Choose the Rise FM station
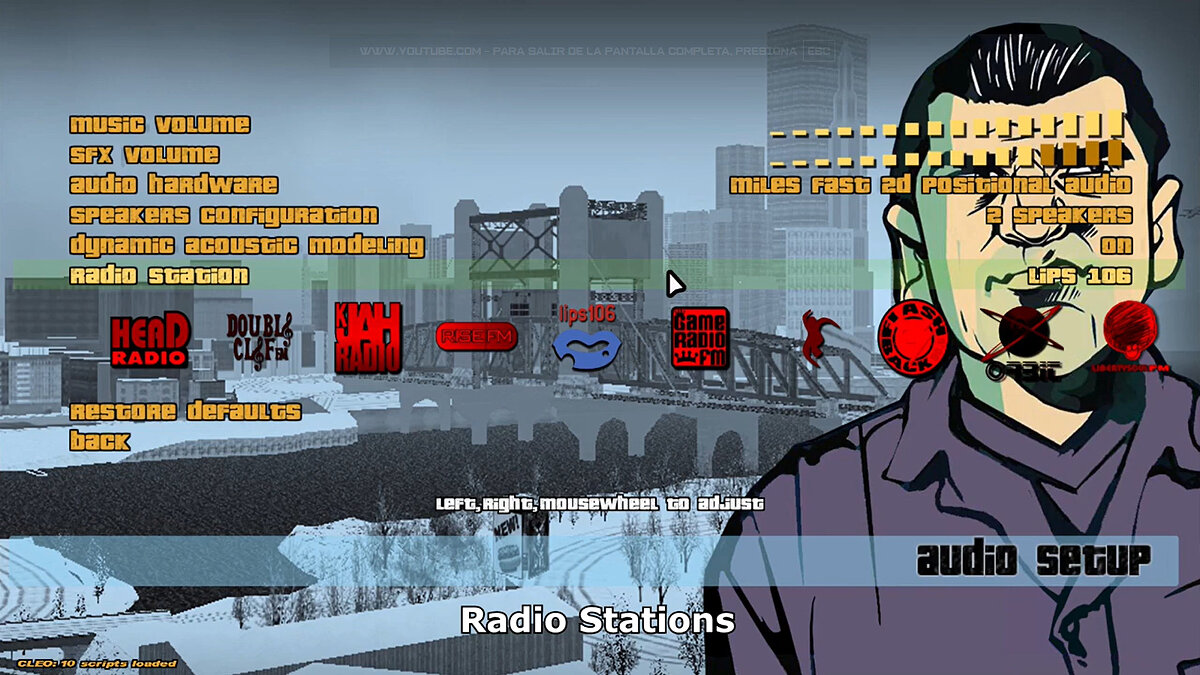The width and height of the screenshot is (1200, 675). pyautogui.click(x=477, y=338)
